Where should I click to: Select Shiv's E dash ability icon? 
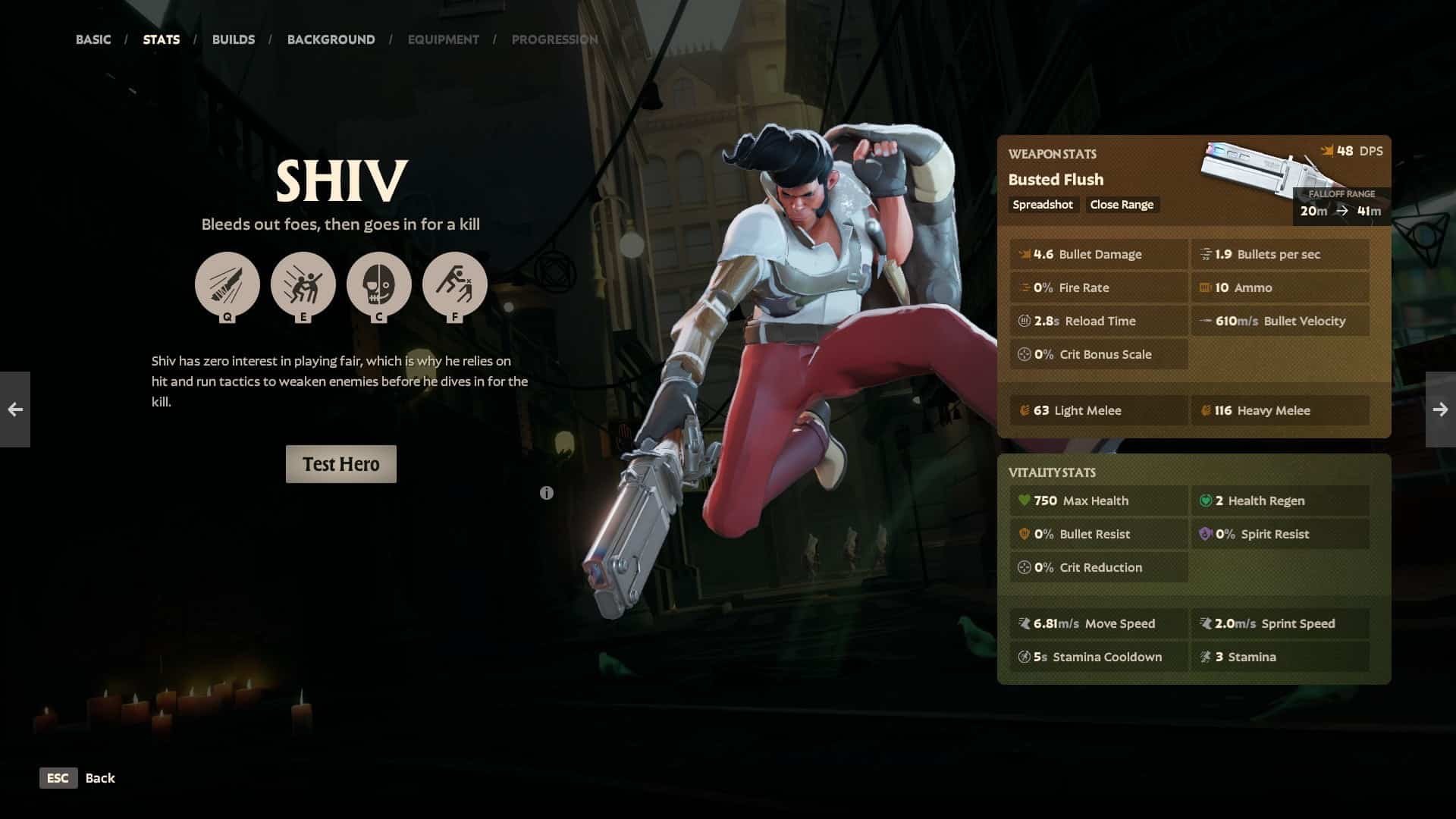click(303, 284)
